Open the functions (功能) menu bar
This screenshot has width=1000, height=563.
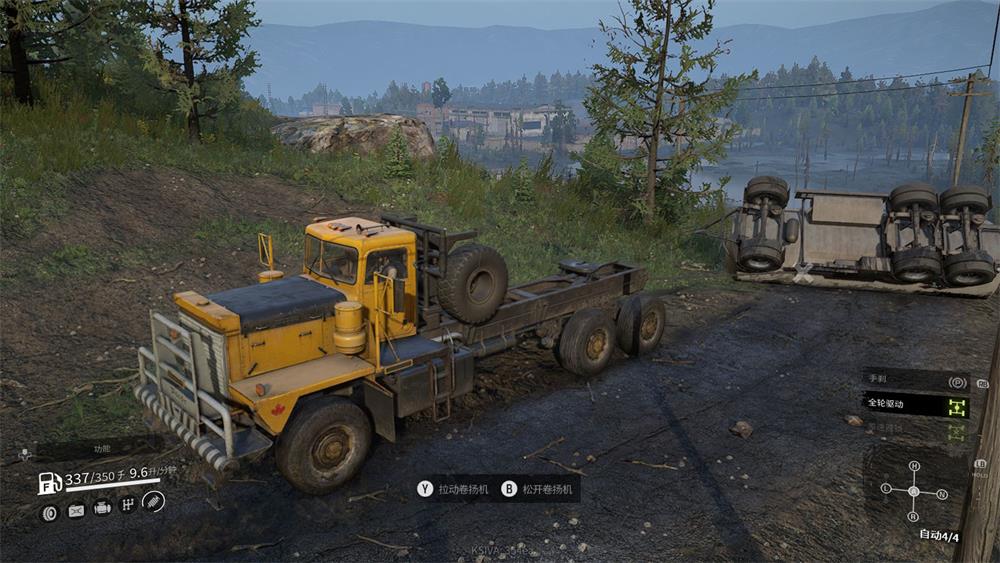(100, 450)
